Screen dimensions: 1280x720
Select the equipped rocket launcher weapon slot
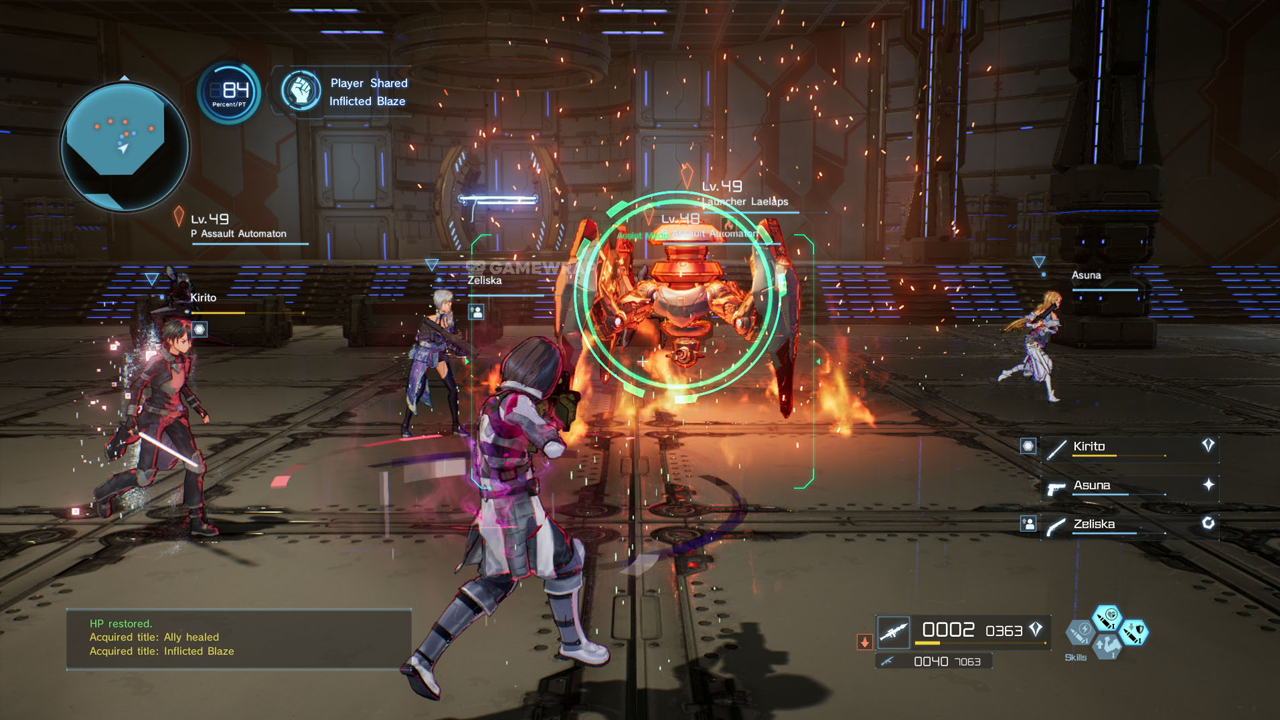(894, 631)
